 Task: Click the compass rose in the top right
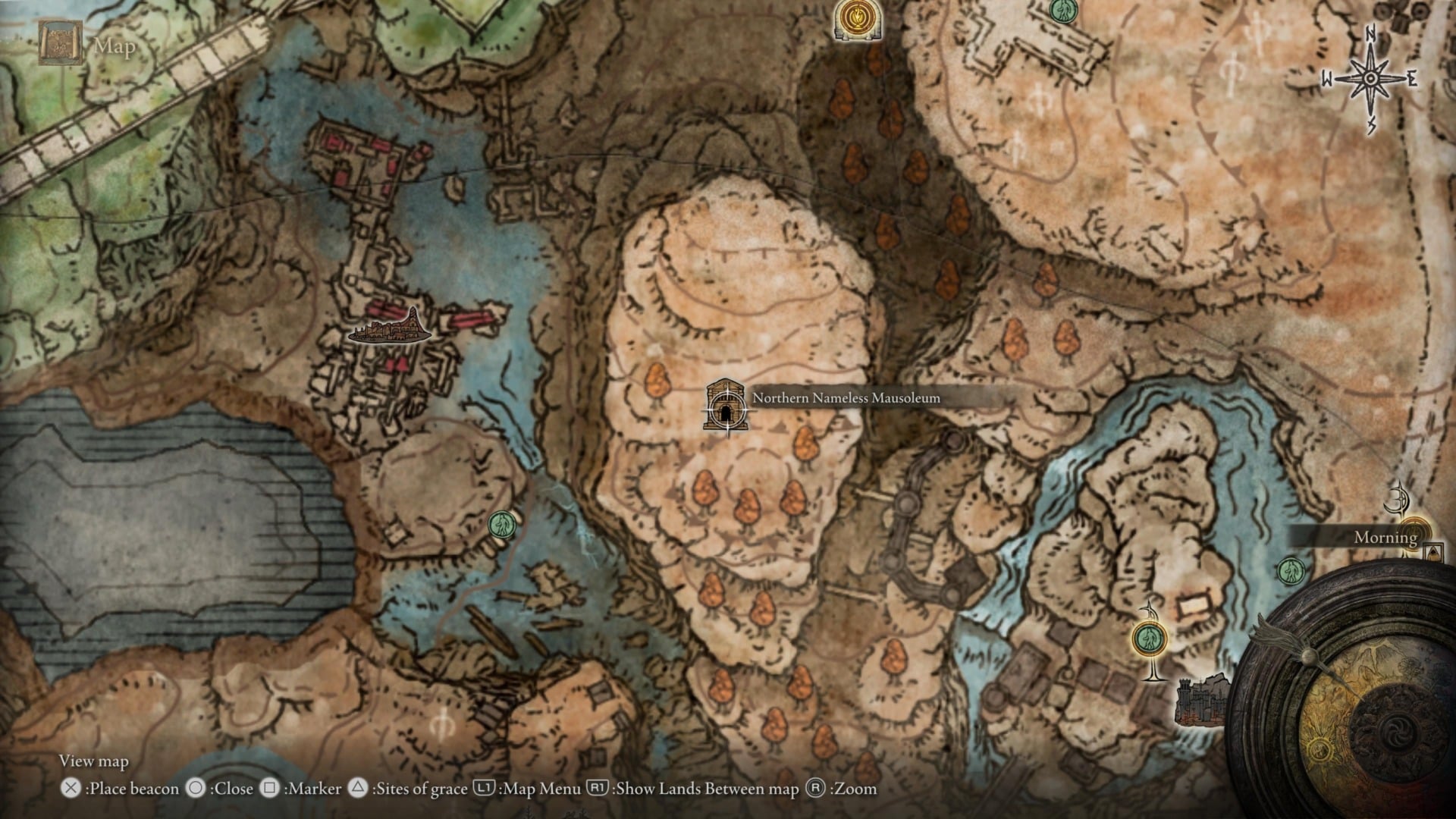1370,76
